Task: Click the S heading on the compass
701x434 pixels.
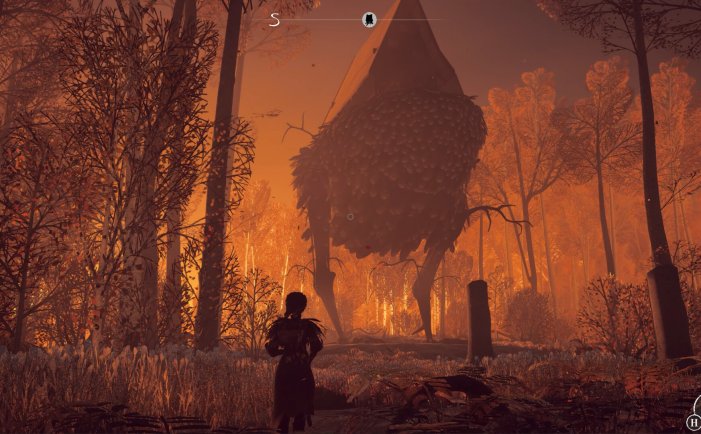Action: pyautogui.click(x=275, y=19)
